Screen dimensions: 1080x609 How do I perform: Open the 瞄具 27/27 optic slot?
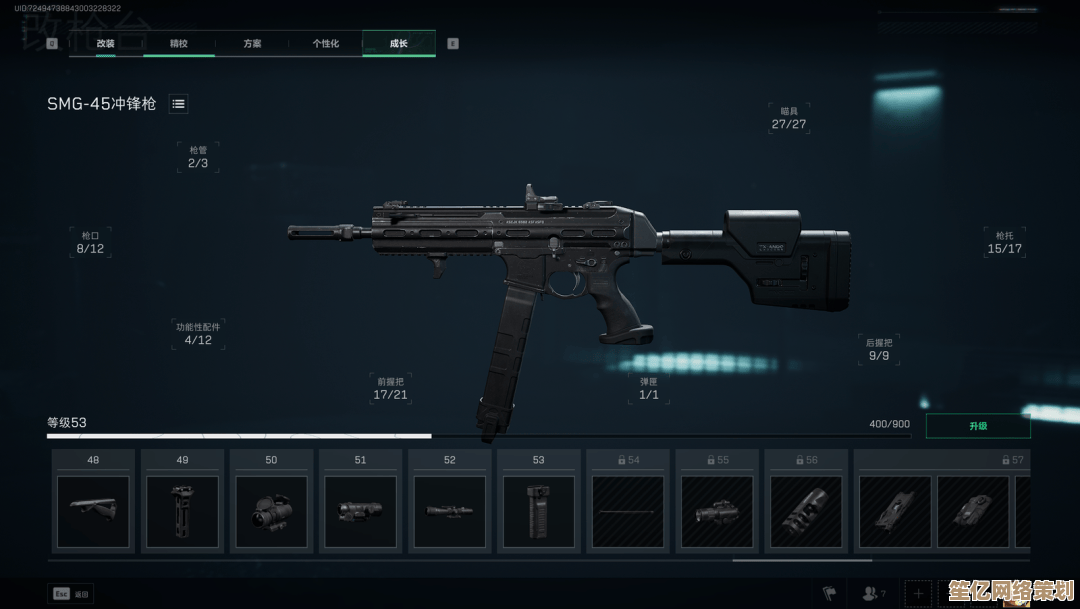click(789, 118)
